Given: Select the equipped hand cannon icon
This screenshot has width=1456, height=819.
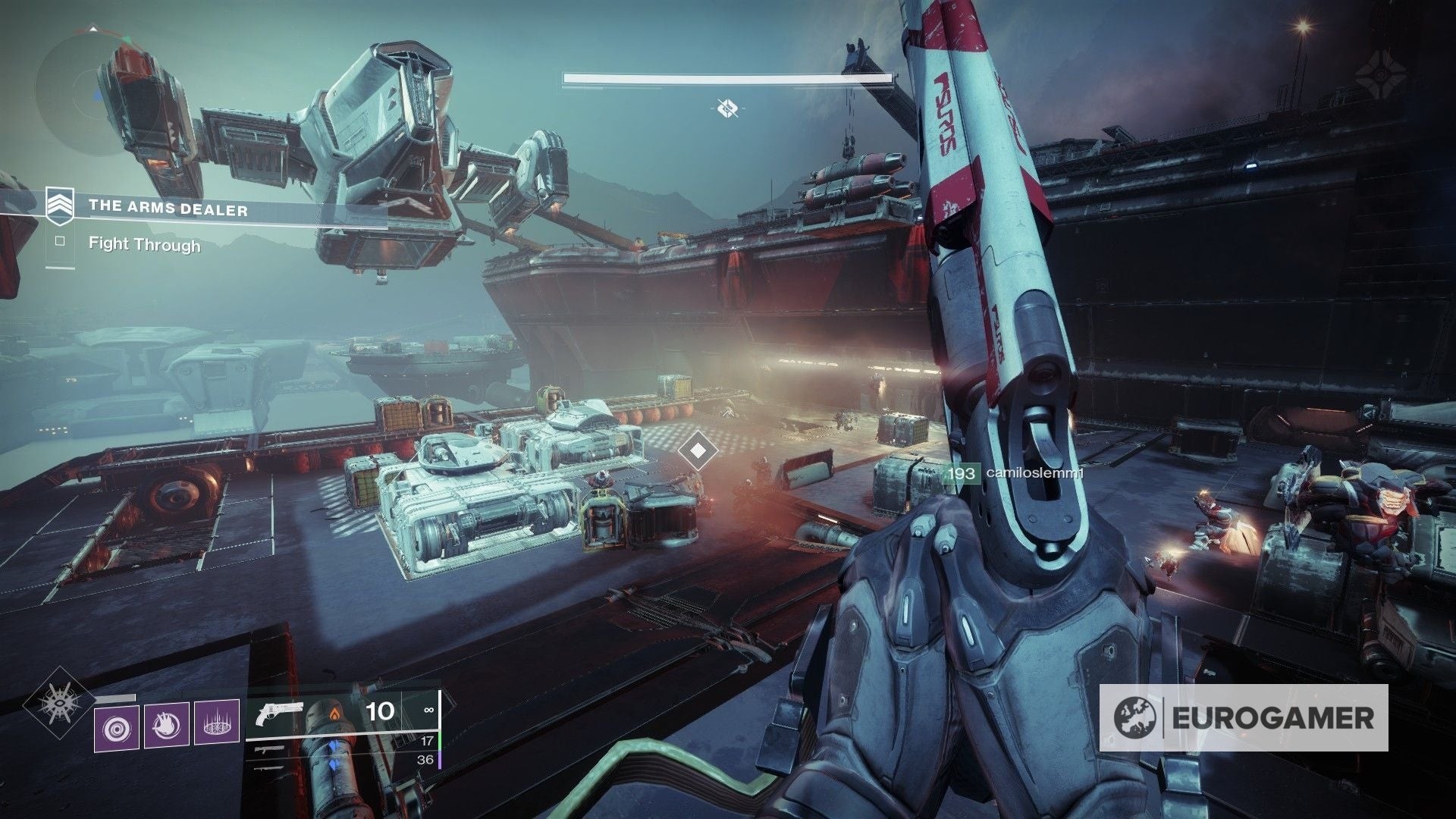Looking at the screenshot, I should (x=279, y=713).
